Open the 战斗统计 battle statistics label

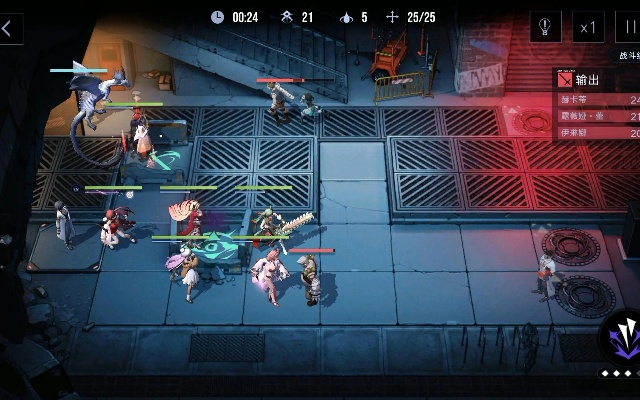pos(627,56)
